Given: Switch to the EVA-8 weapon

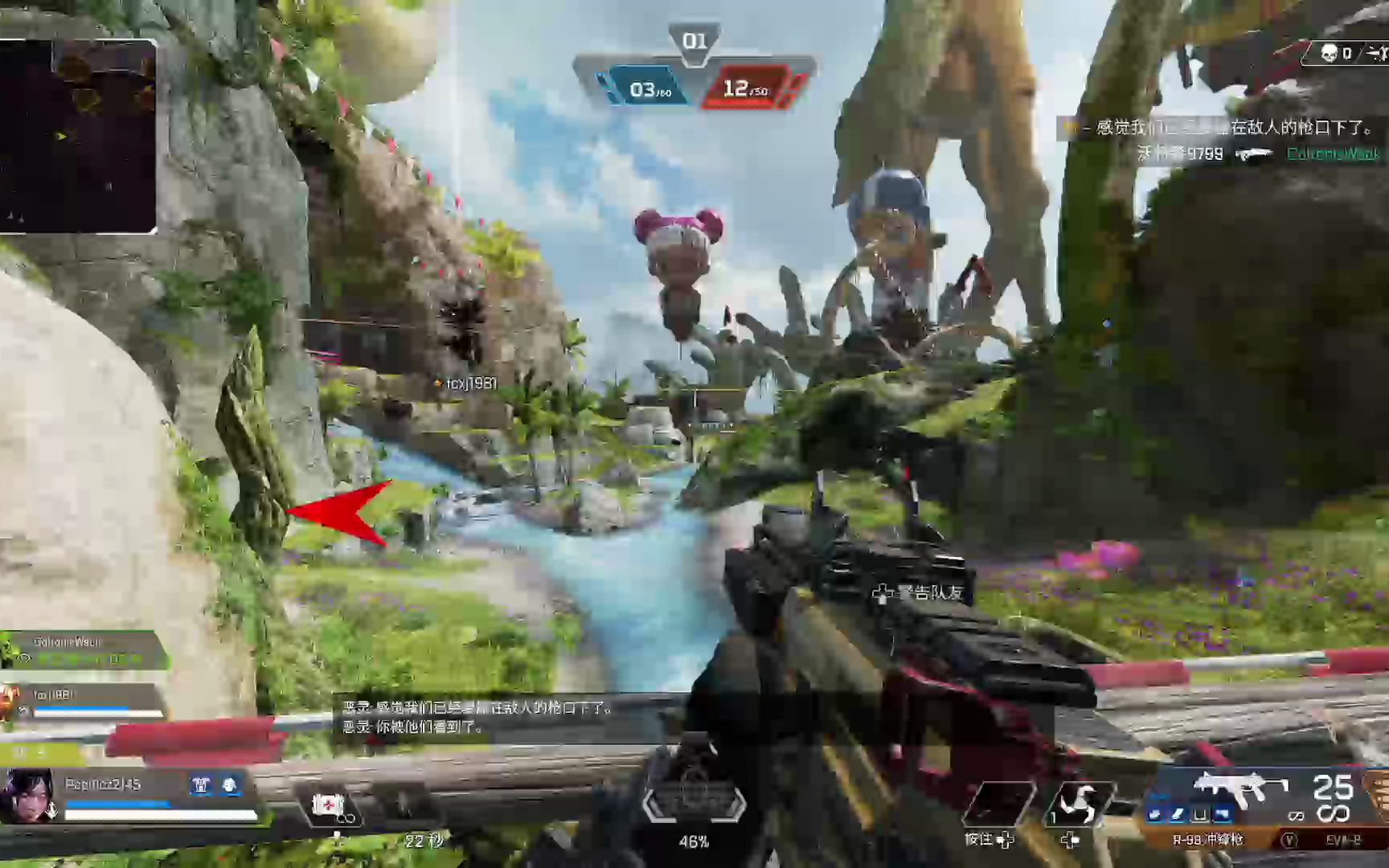Looking at the screenshot, I should point(1343,840).
